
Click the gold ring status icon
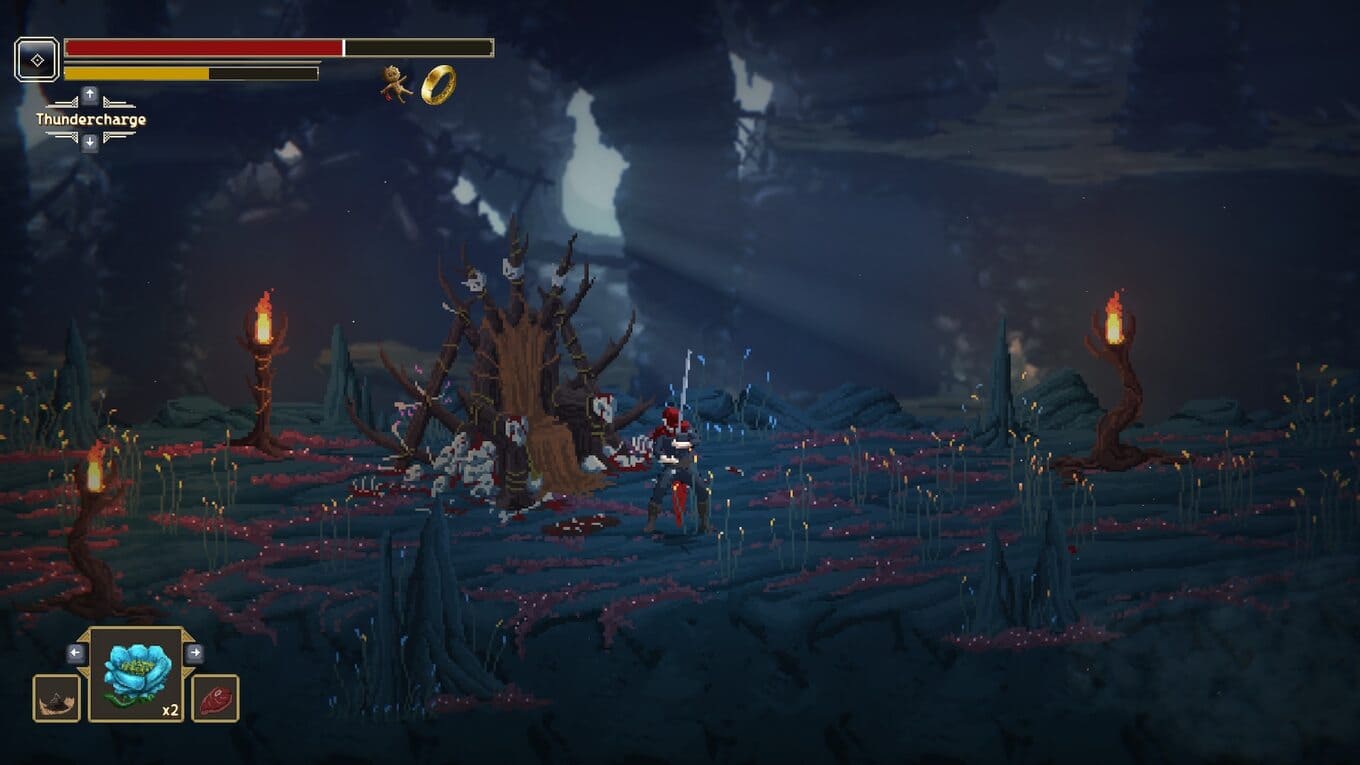coord(438,85)
